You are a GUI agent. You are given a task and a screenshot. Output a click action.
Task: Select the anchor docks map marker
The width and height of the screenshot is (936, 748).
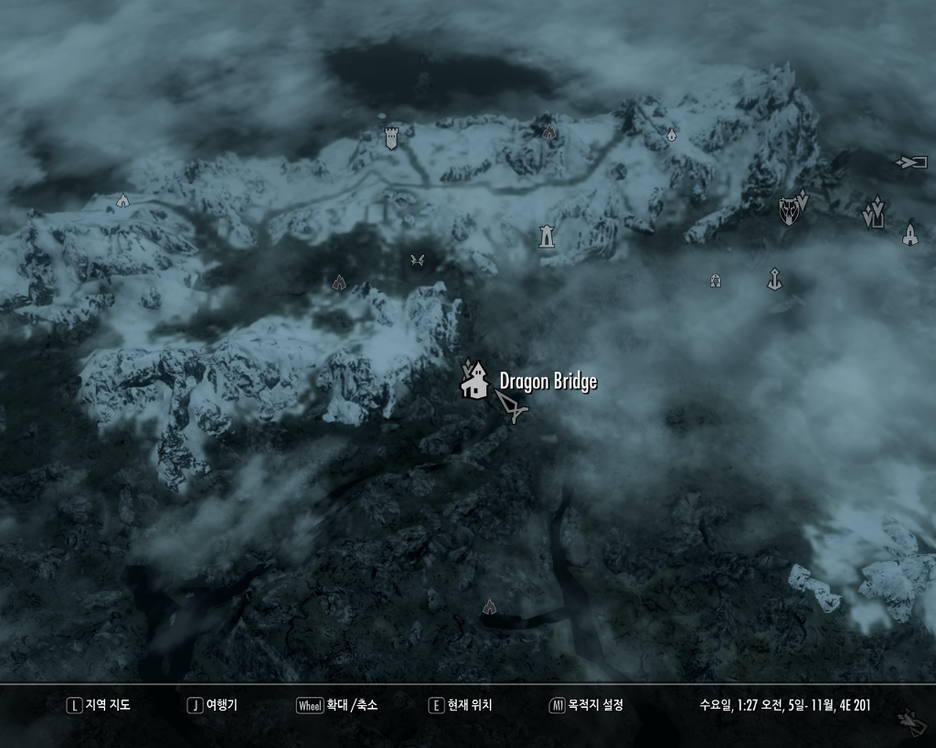tap(774, 279)
